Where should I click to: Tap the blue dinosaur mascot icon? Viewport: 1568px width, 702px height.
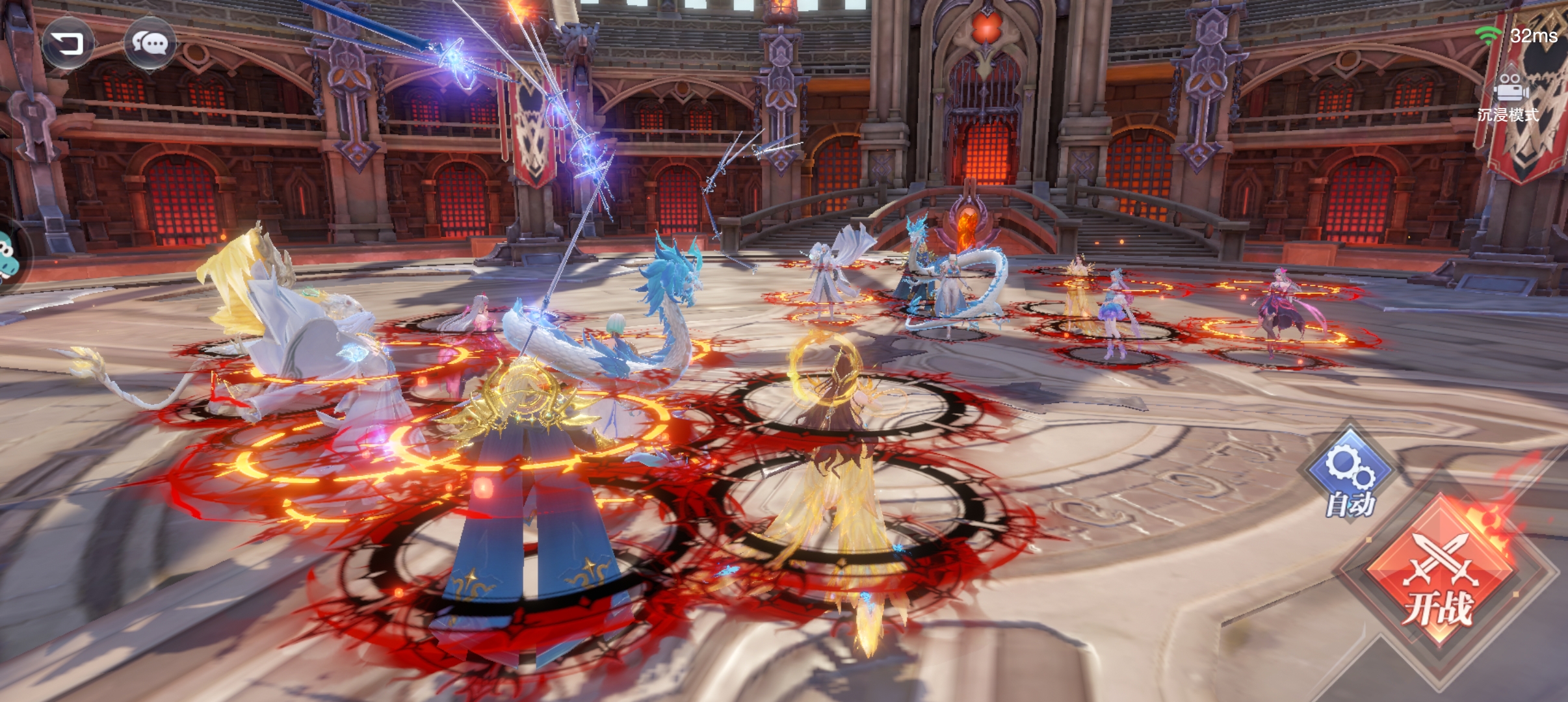(x=7, y=255)
